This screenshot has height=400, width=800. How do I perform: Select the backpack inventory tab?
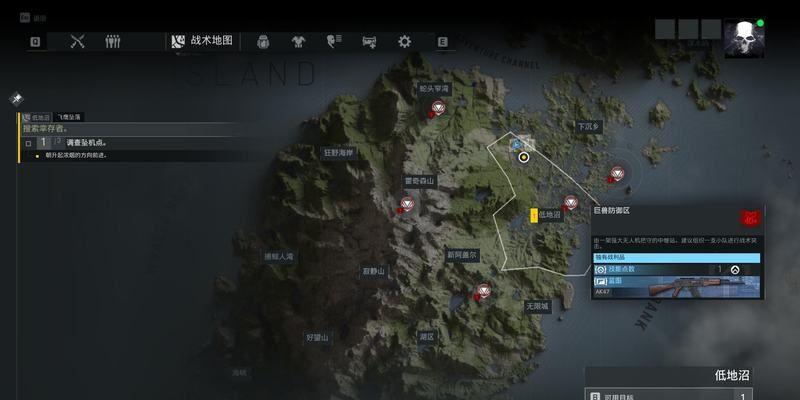264,41
